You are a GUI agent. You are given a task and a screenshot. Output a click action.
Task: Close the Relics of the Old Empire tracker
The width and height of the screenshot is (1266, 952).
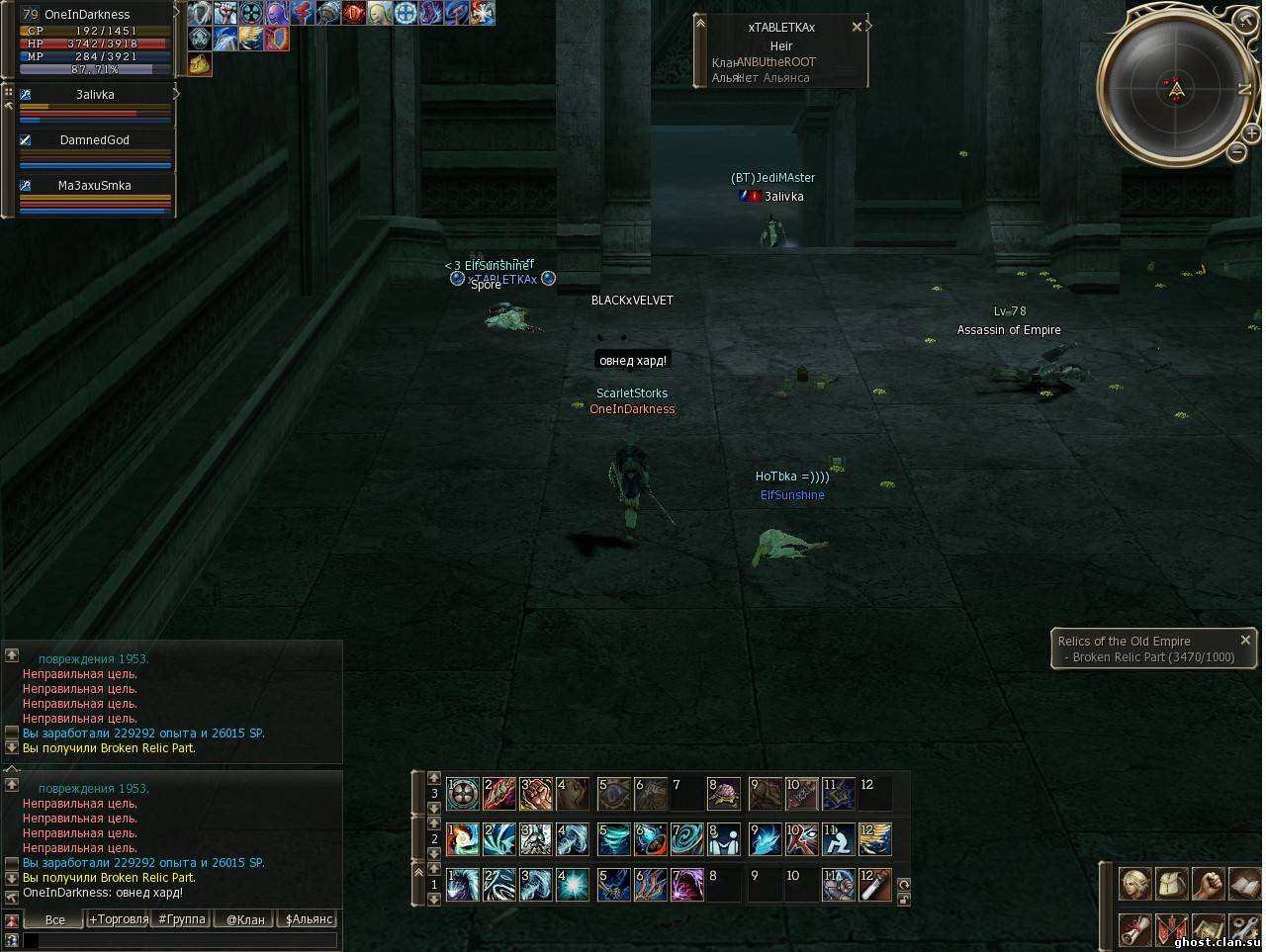pos(1245,641)
